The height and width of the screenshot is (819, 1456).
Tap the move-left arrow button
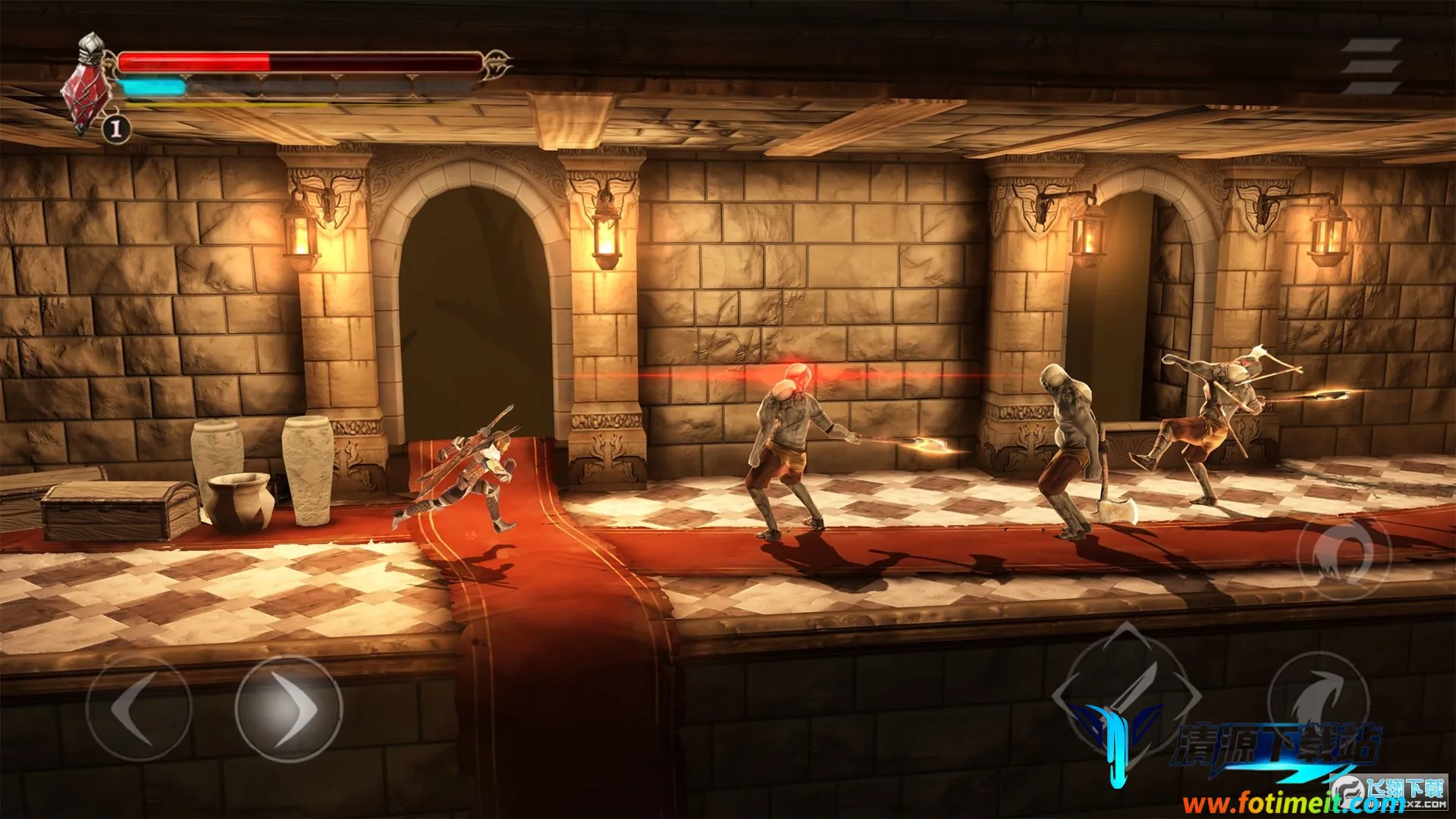point(139,708)
